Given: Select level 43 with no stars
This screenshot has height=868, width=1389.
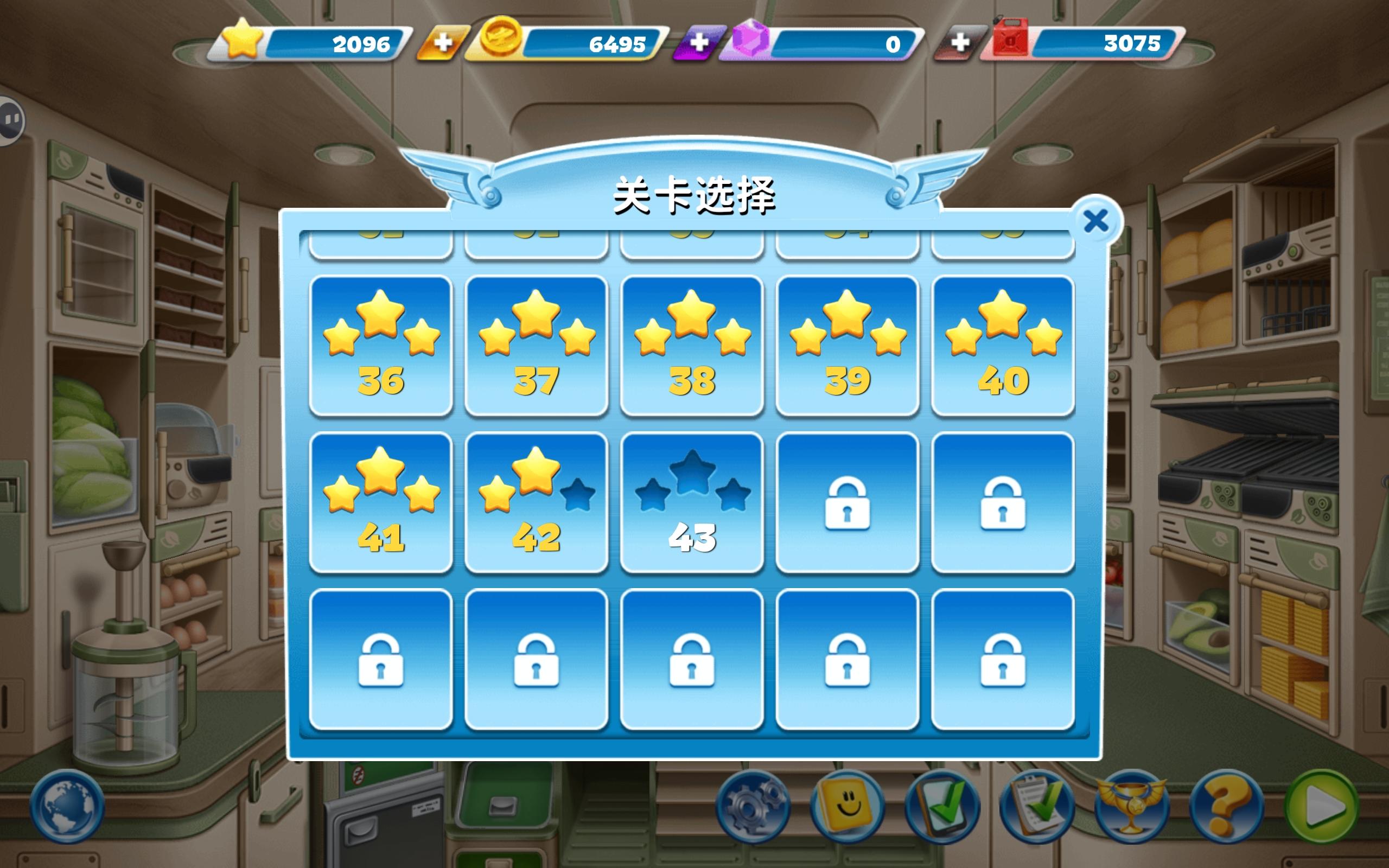Looking at the screenshot, I should click(692, 505).
